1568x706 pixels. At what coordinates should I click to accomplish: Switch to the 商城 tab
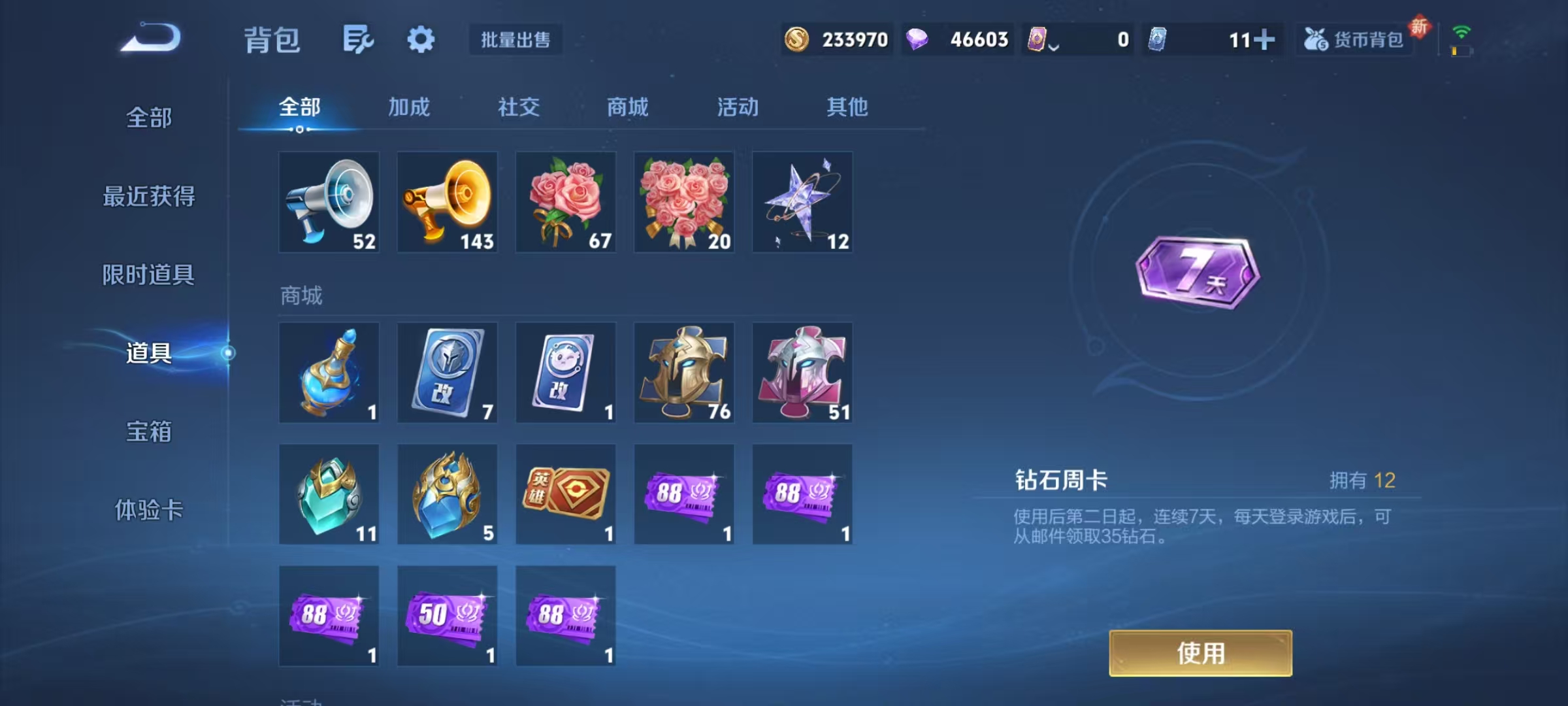coord(627,107)
